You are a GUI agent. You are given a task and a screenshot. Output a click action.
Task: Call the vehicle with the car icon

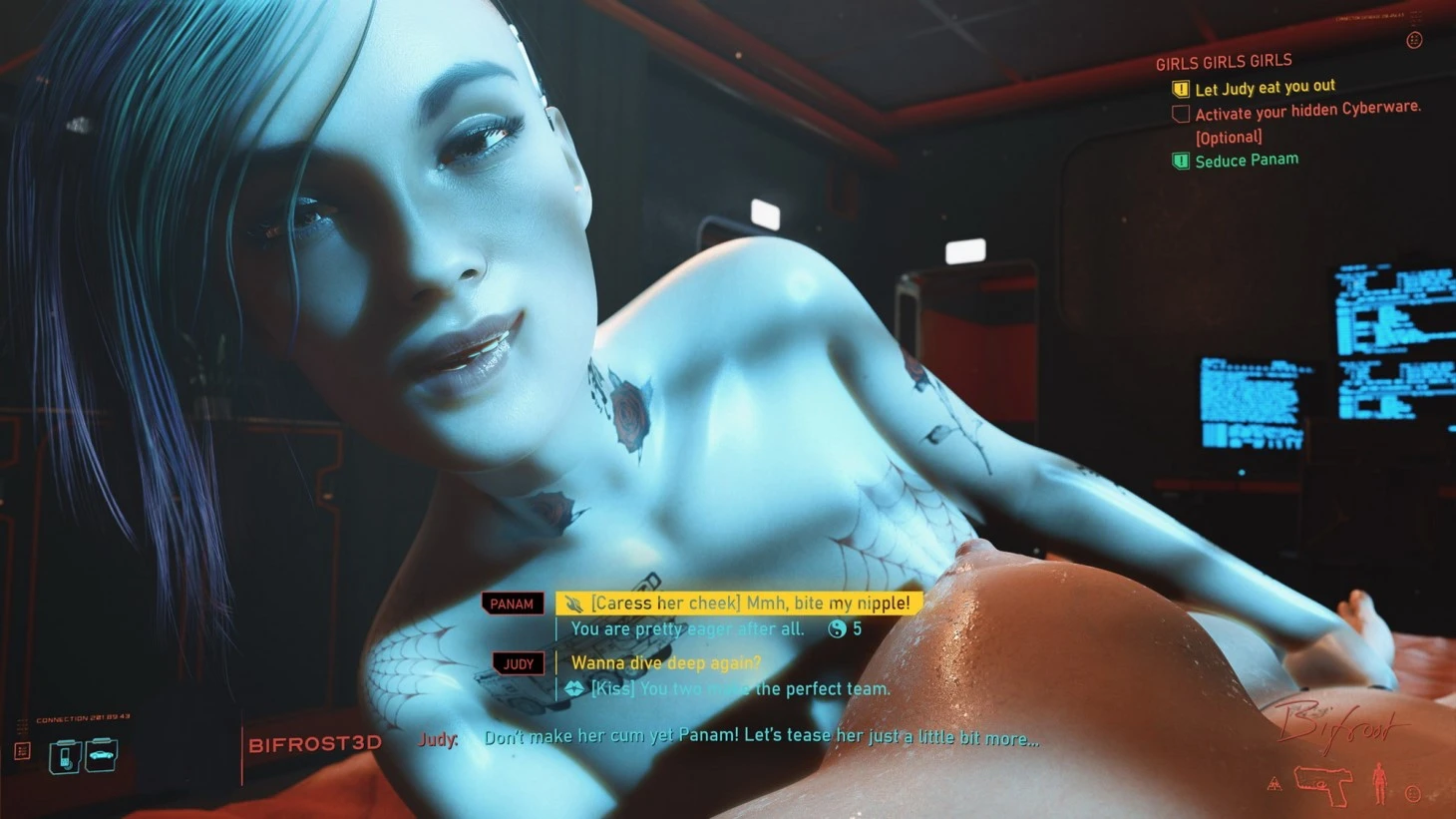click(x=102, y=755)
